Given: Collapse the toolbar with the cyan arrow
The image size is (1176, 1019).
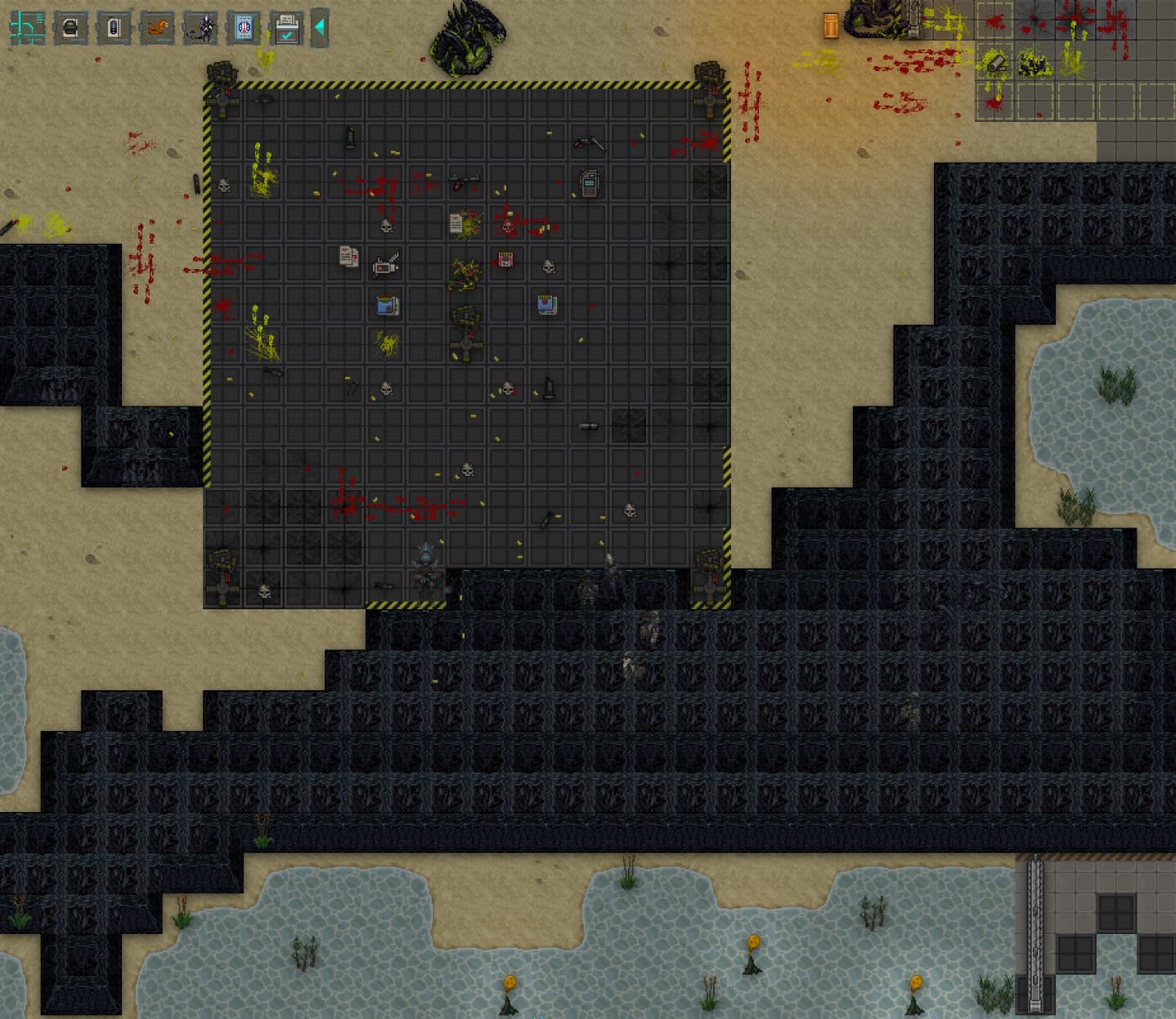Looking at the screenshot, I should coord(320,28).
